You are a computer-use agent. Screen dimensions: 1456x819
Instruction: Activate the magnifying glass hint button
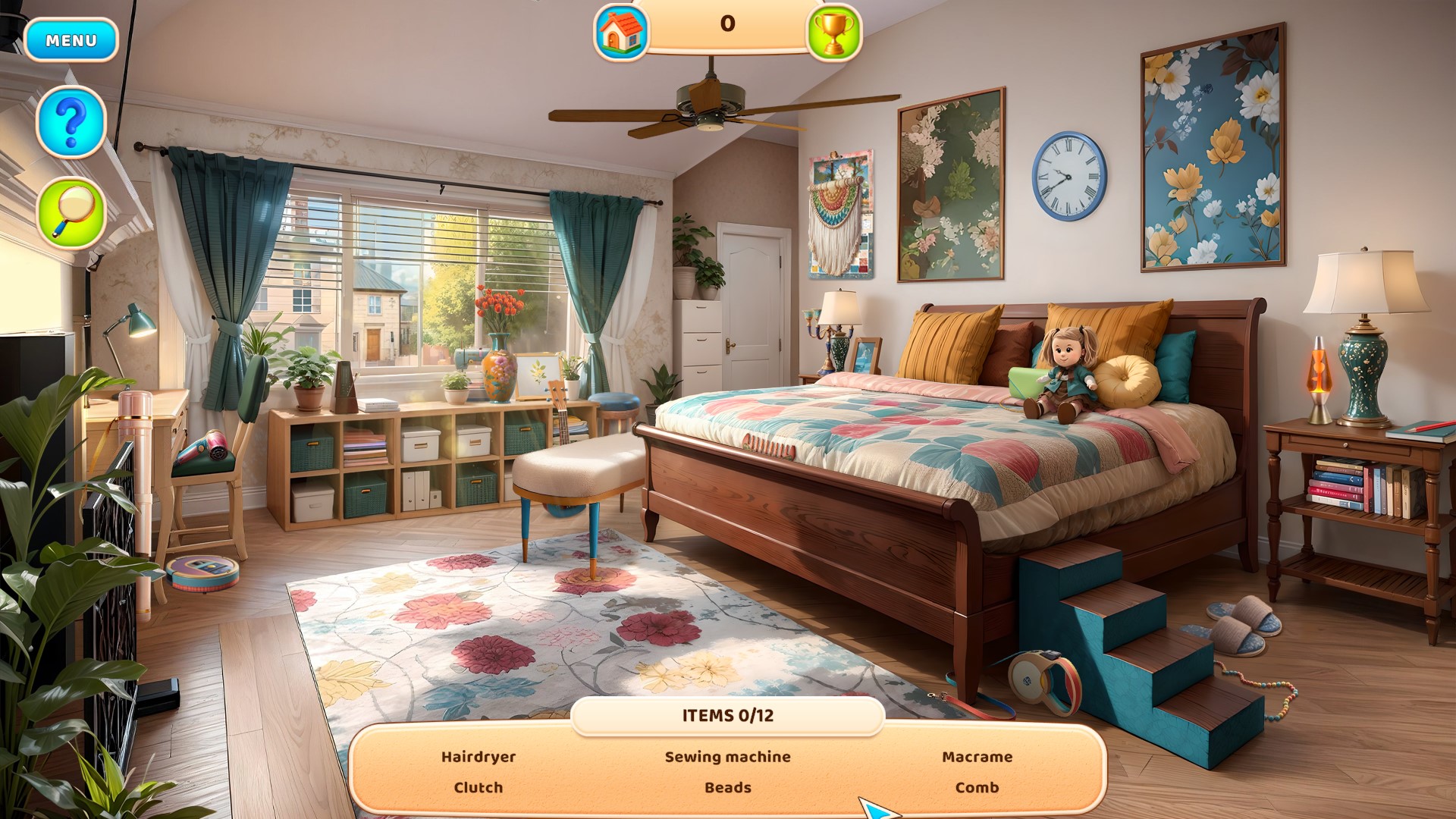tap(71, 212)
